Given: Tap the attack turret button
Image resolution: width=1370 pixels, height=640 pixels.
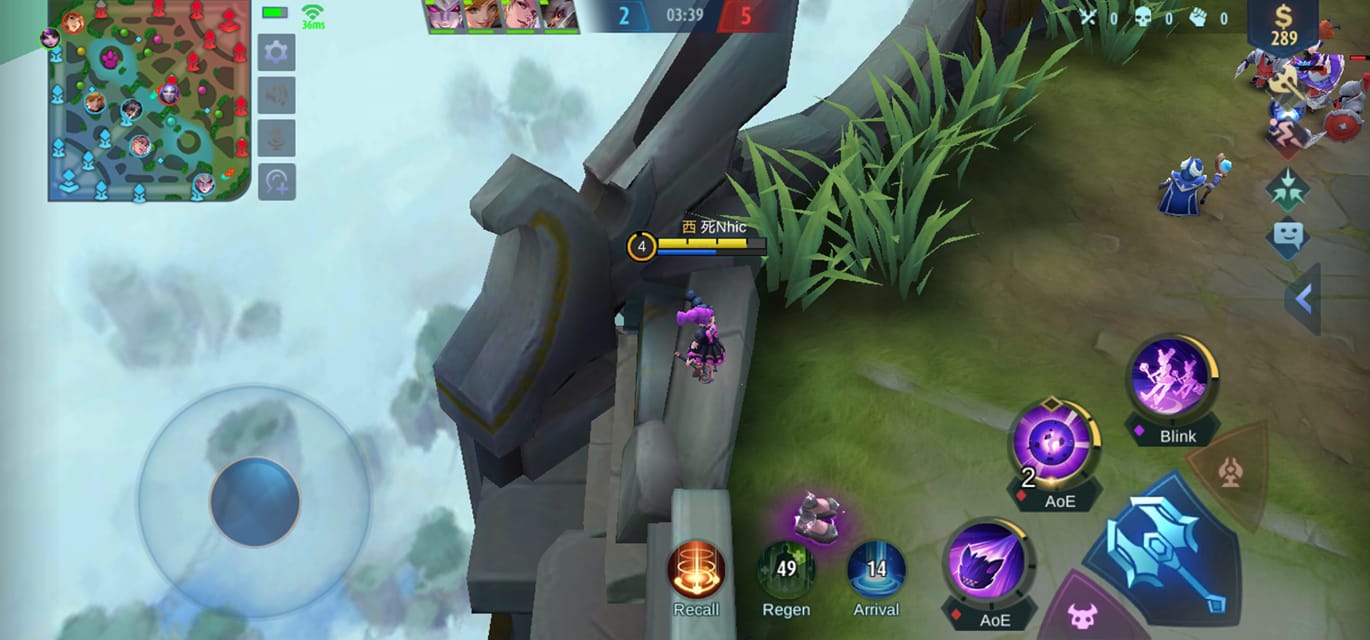Looking at the screenshot, I should [1230, 472].
